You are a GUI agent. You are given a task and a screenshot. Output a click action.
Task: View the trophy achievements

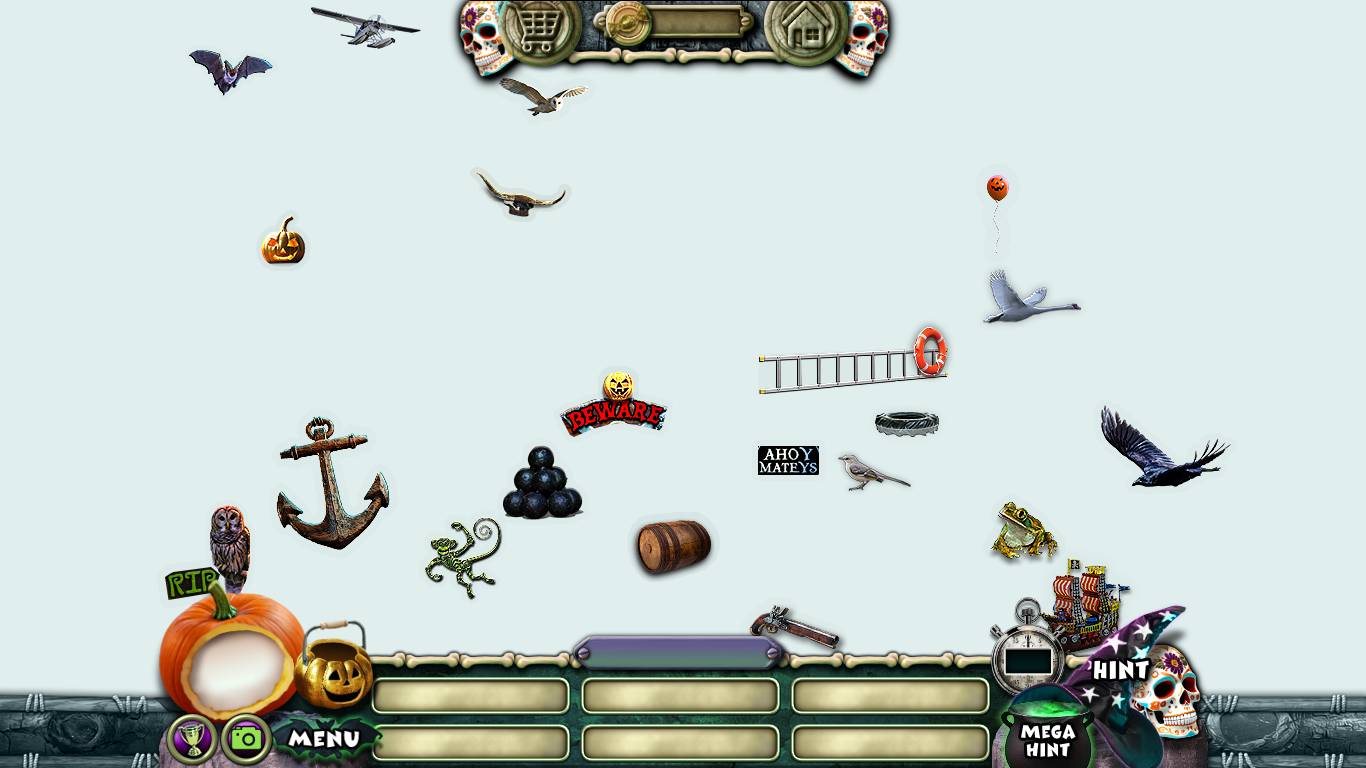pos(192,739)
